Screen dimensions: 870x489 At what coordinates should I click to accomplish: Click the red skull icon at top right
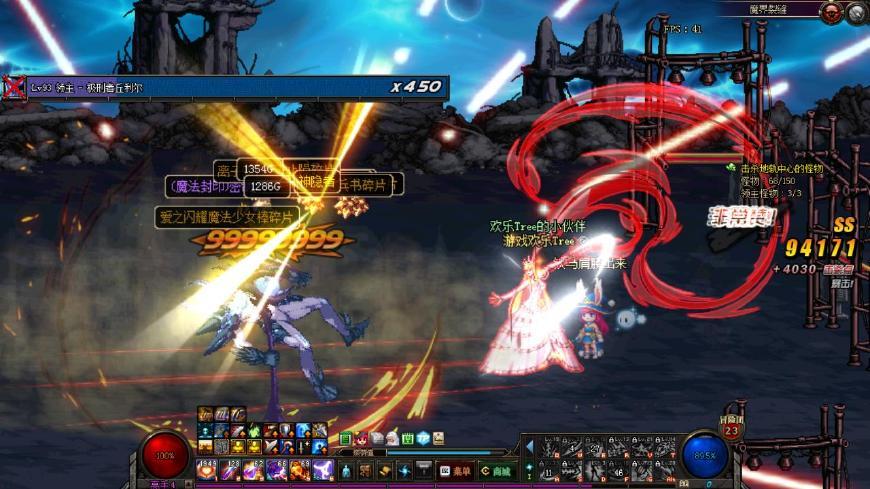click(831, 12)
